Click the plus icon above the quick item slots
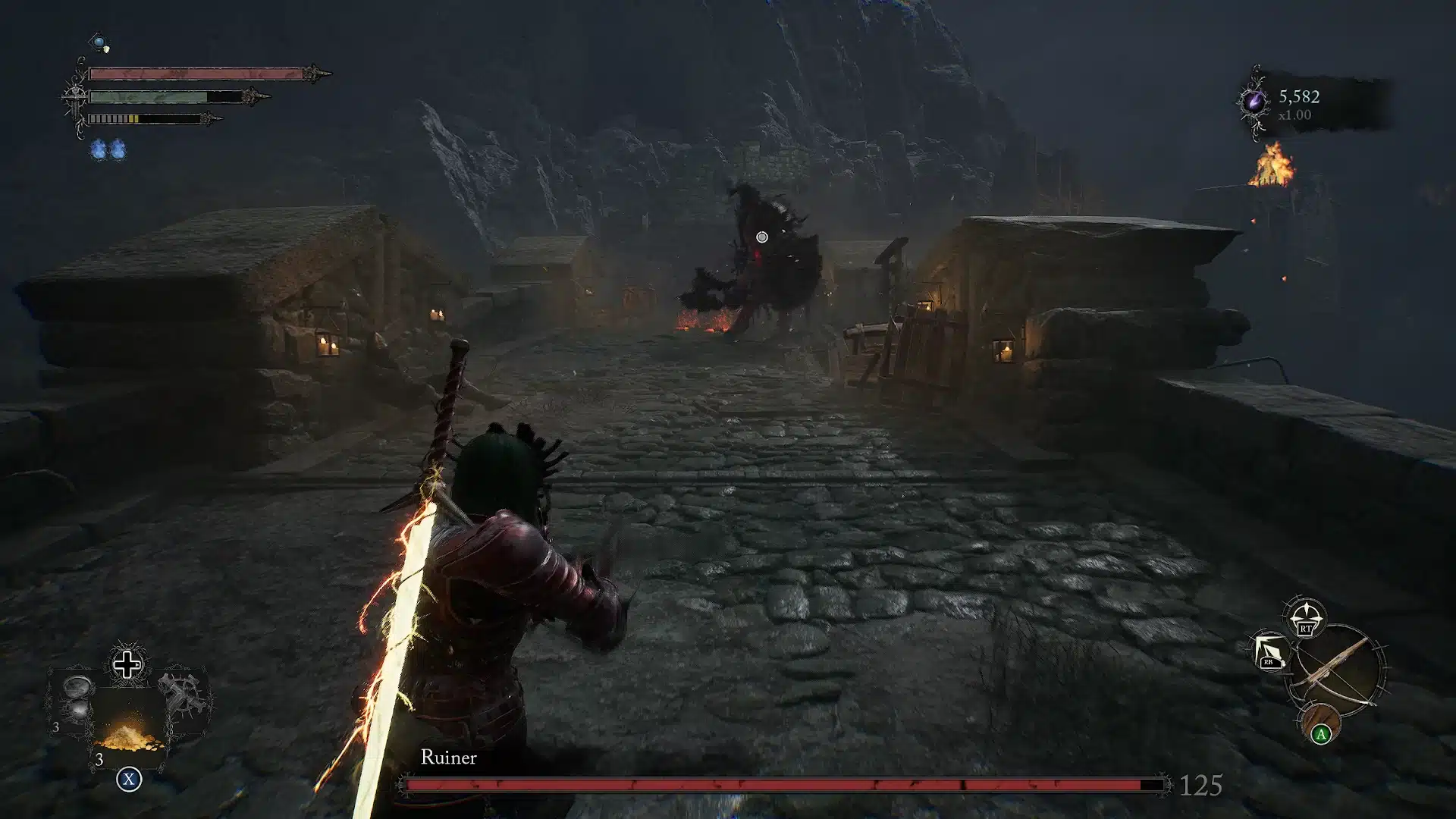This screenshot has width=1456, height=819. point(126,666)
